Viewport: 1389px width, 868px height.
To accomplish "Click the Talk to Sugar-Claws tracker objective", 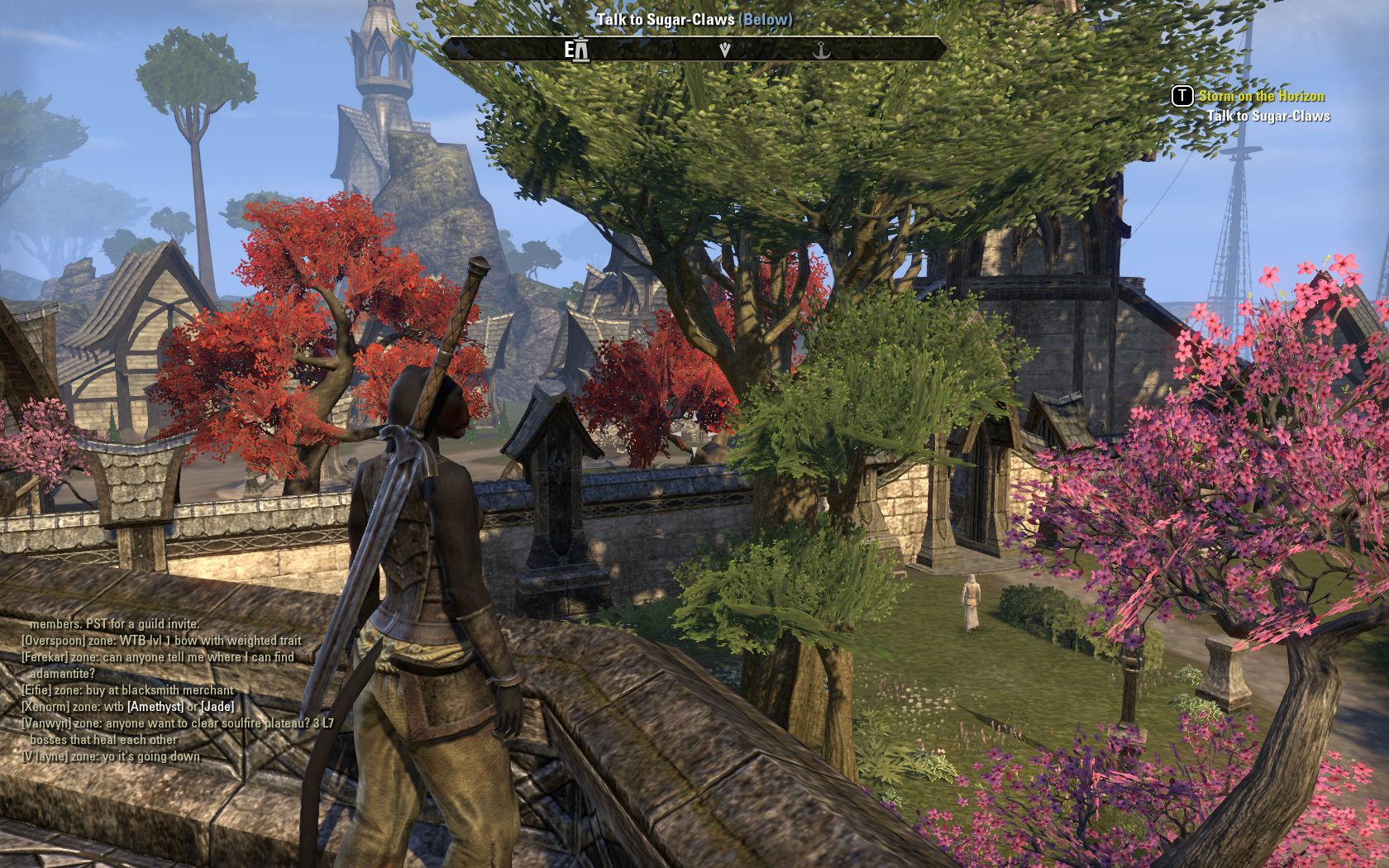I will coord(1267,117).
